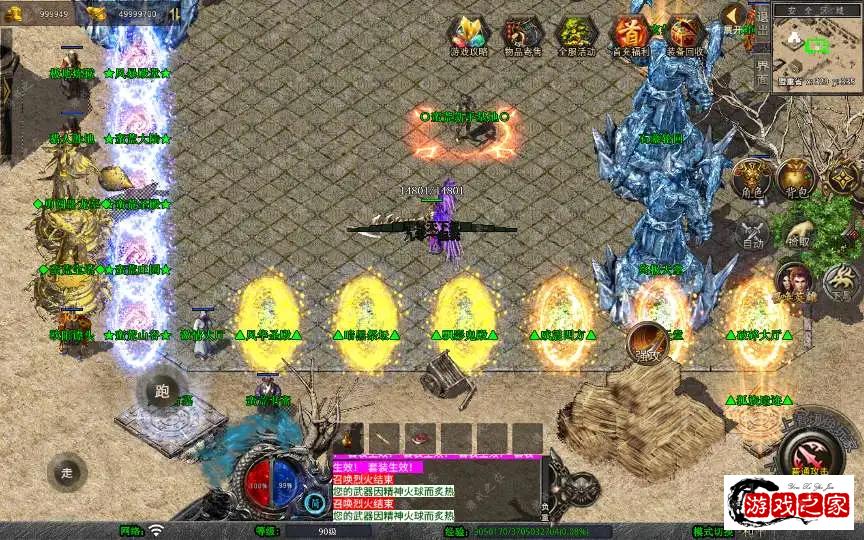Switch movement to 走 walk mode
This screenshot has height=540, width=864.
tap(67, 472)
